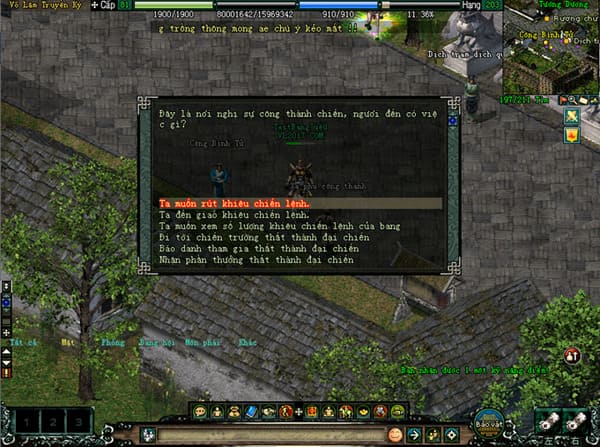The width and height of the screenshot is (600, 447).
Task: Open the 'Phòng' chat channel tab
Action: 113,341
